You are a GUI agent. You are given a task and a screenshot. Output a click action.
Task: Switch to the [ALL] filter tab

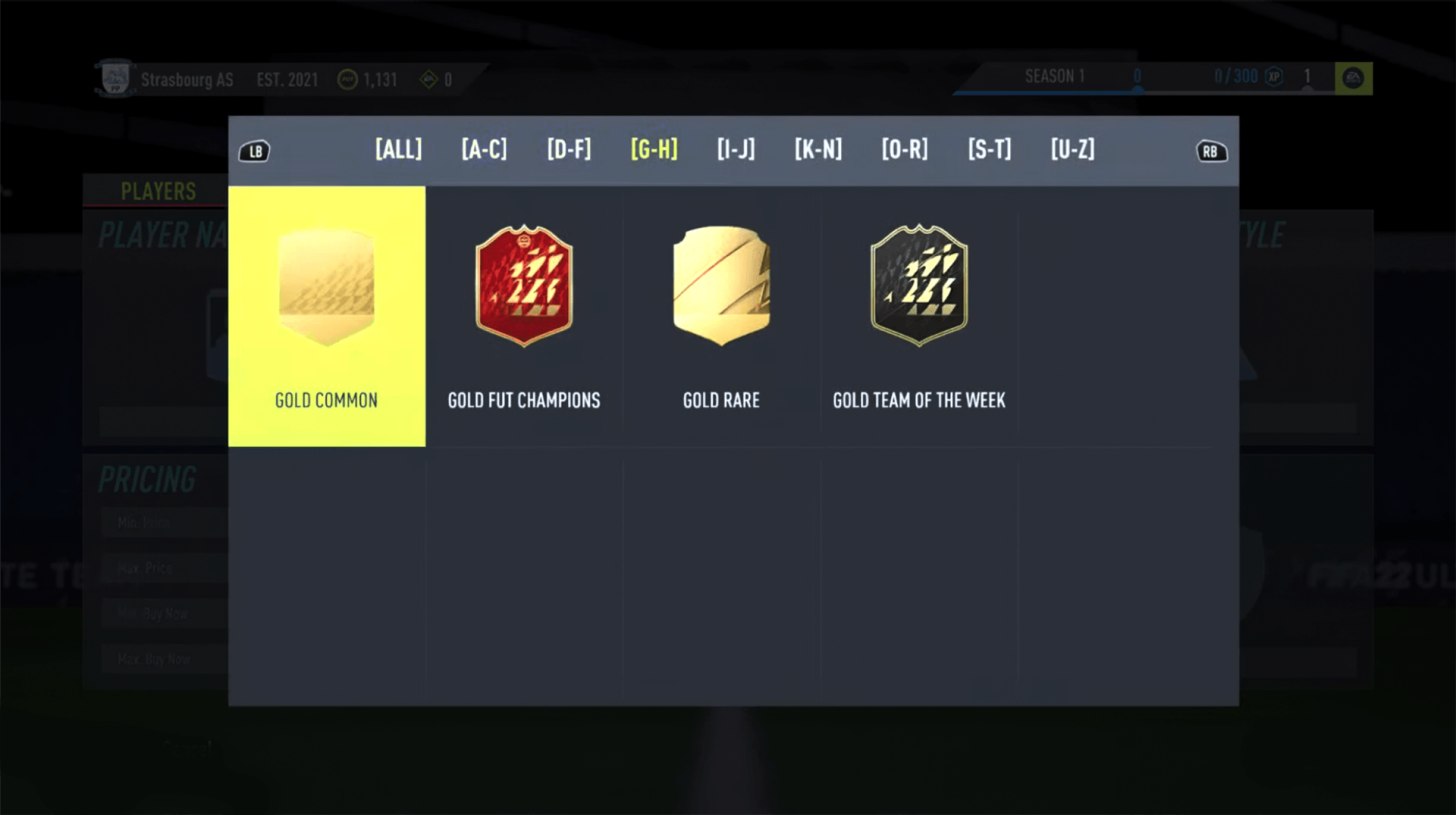click(x=398, y=150)
